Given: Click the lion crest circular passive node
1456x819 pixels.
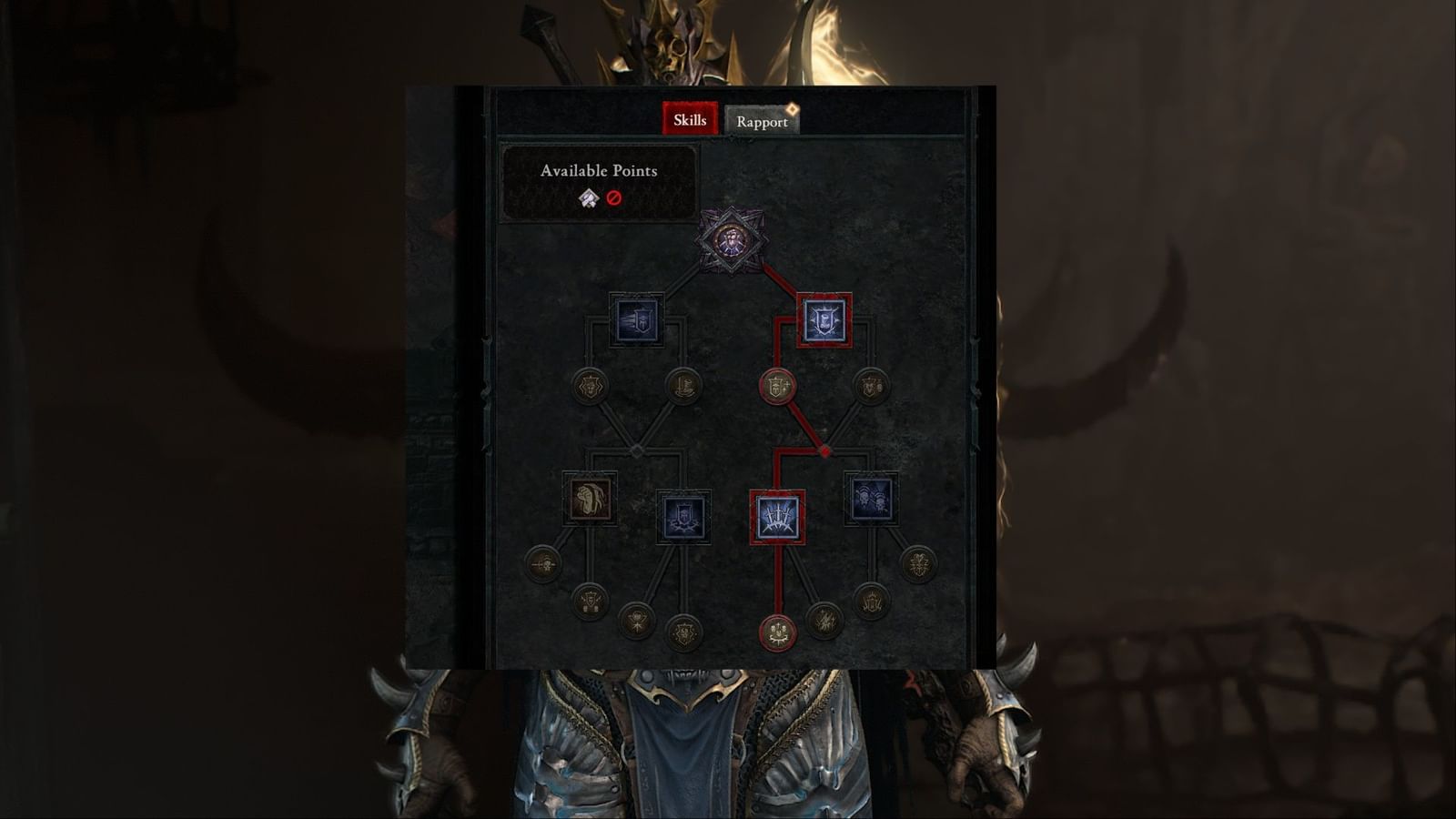Looking at the screenshot, I should (x=590, y=386).
